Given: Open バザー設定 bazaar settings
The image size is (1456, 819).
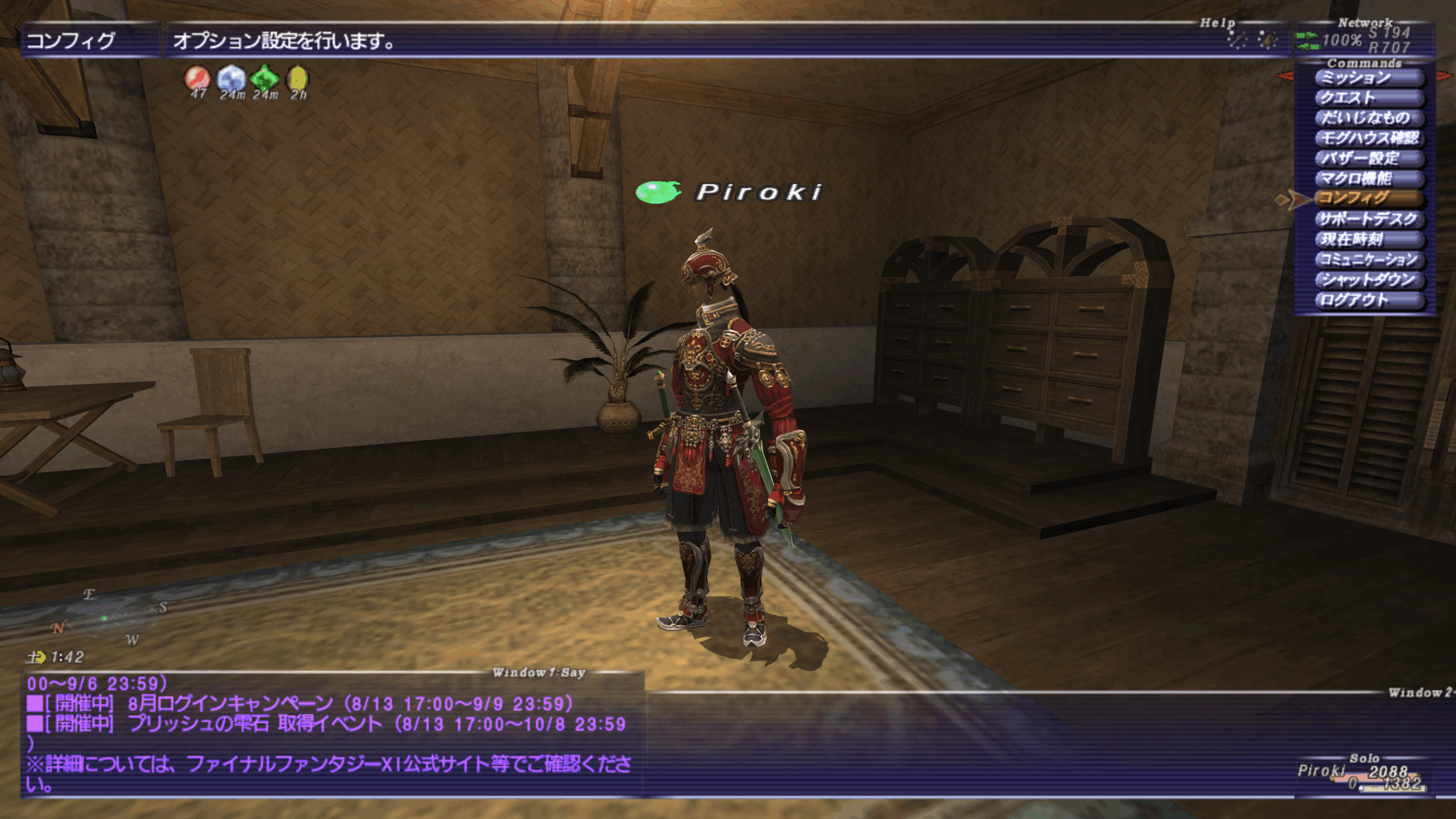Looking at the screenshot, I should pyautogui.click(x=1368, y=158).
